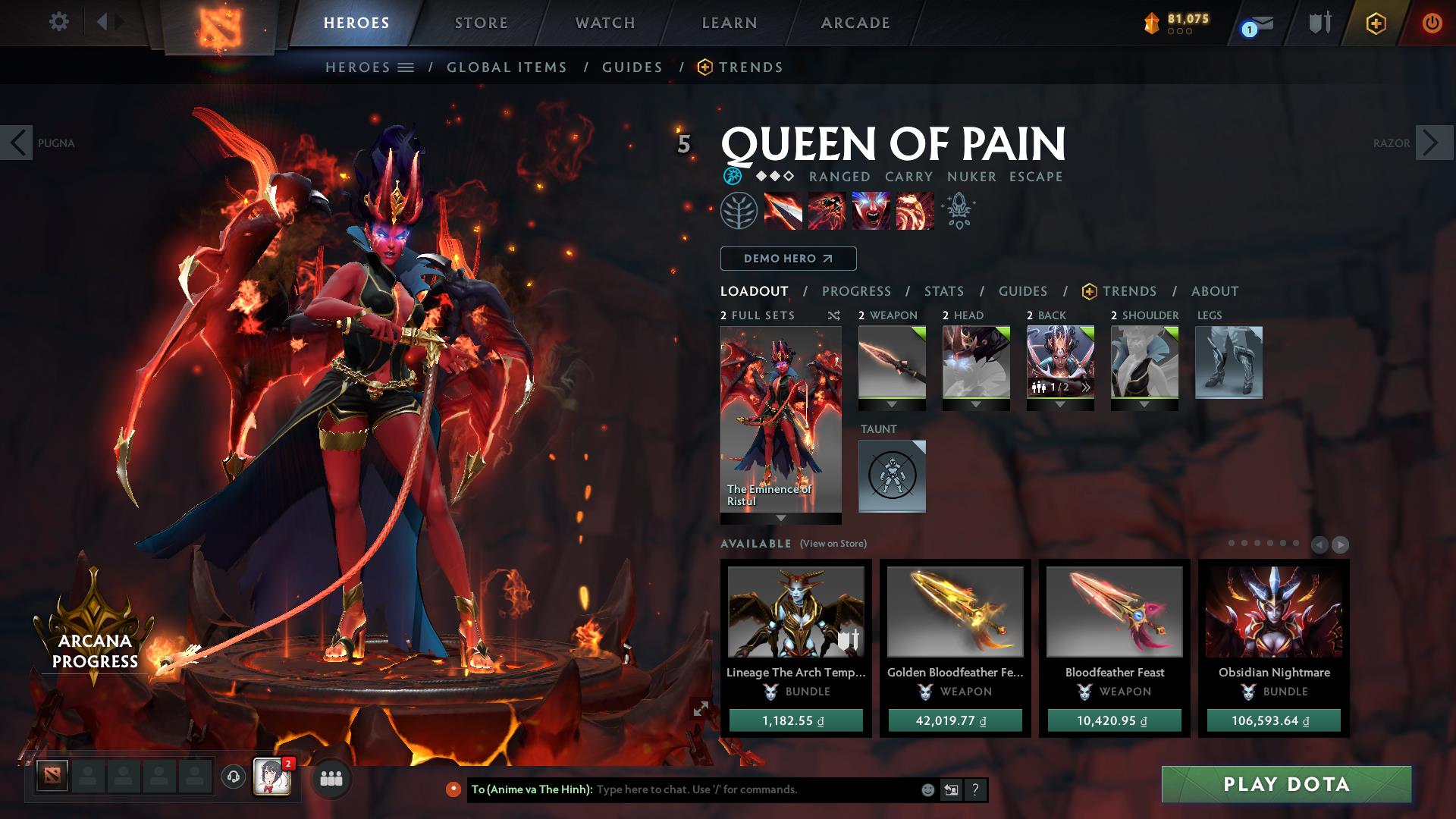
Task: Open the Back slot style selector chevron
Action: (x=1086, y=389)
